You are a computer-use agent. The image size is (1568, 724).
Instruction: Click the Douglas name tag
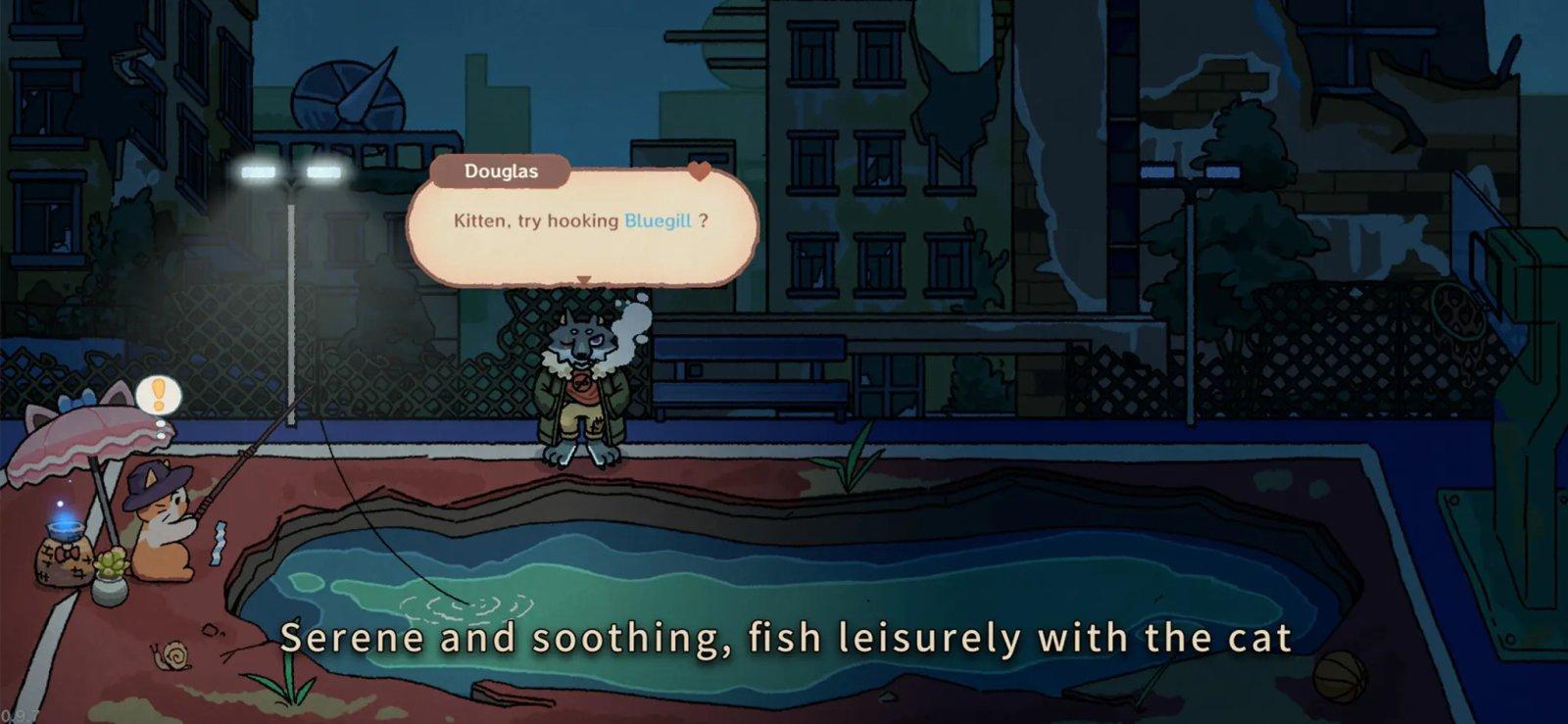coord(500,169)
